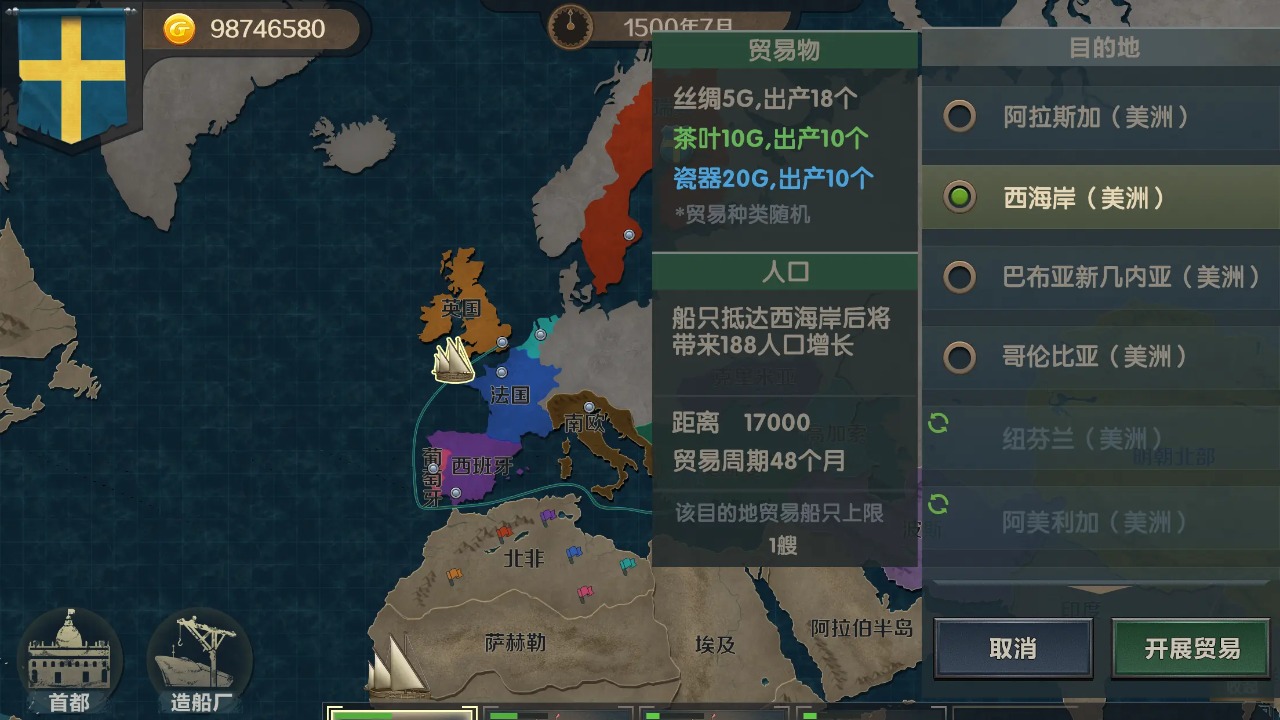Refresh the 纽芬兰（美洲）destination entry
The image size is (1280, 720).
938,423
